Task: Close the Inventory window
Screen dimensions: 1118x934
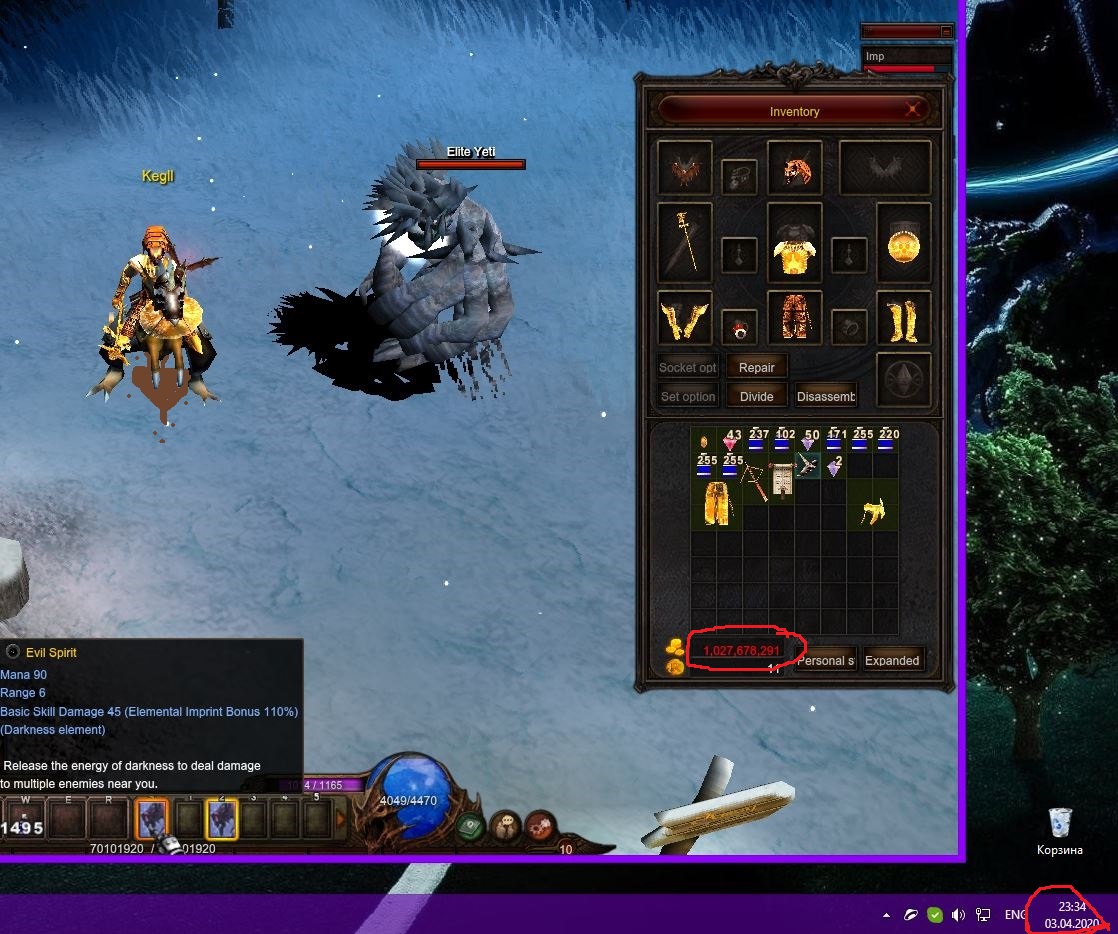Action: [913, 110]
